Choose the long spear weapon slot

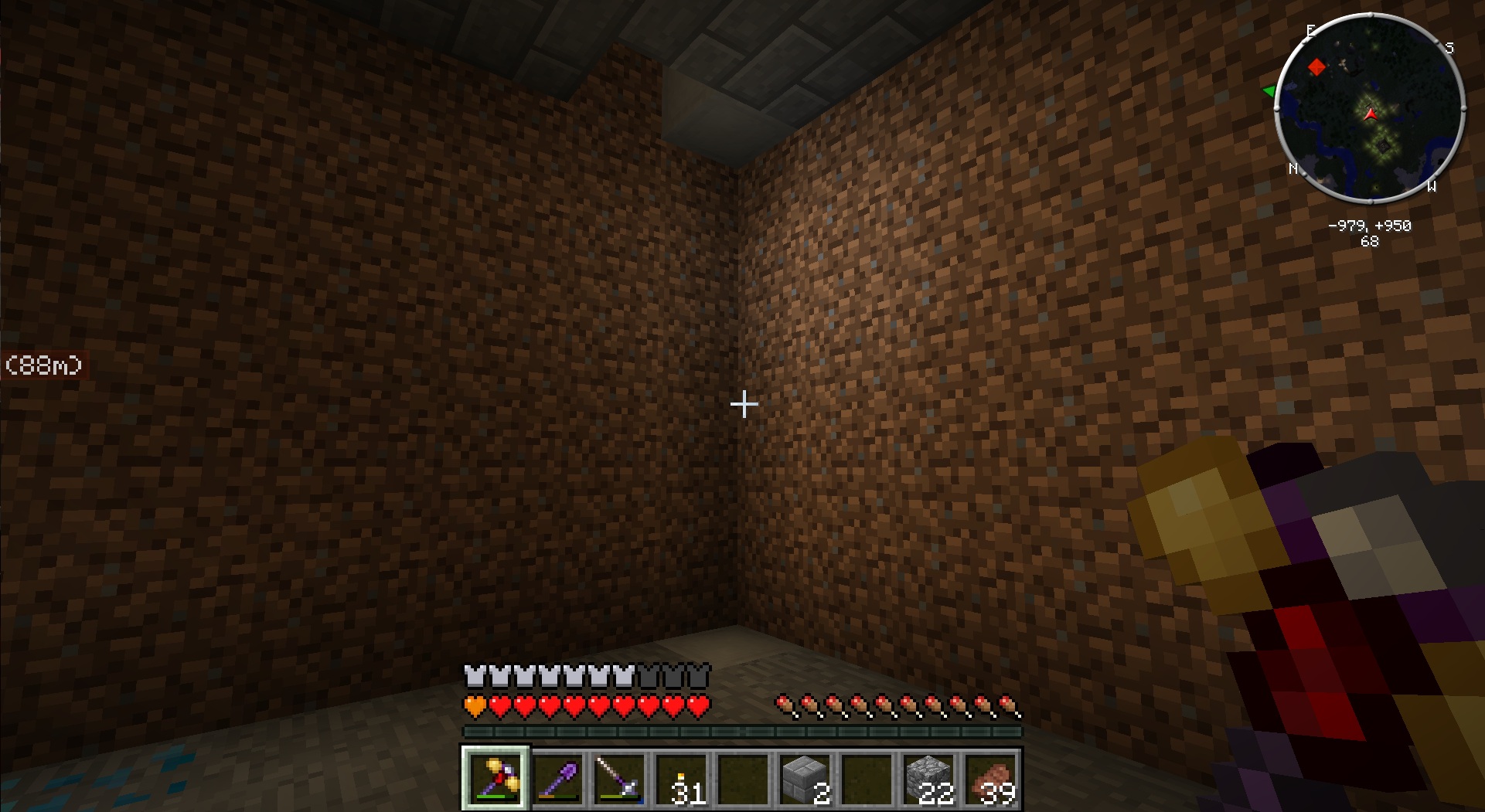[619, 779]
